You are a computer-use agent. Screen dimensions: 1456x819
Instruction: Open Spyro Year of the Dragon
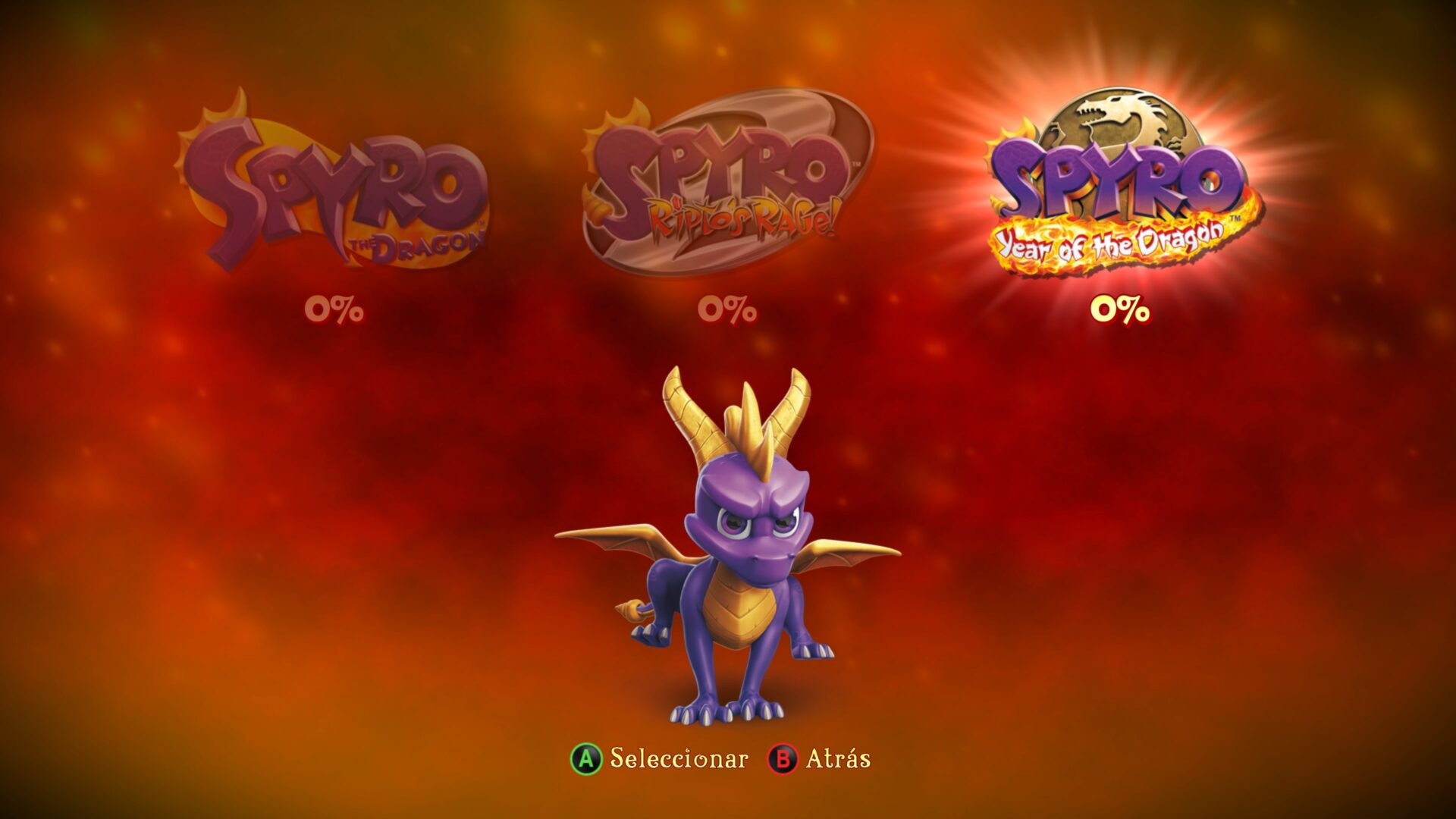1120,190
